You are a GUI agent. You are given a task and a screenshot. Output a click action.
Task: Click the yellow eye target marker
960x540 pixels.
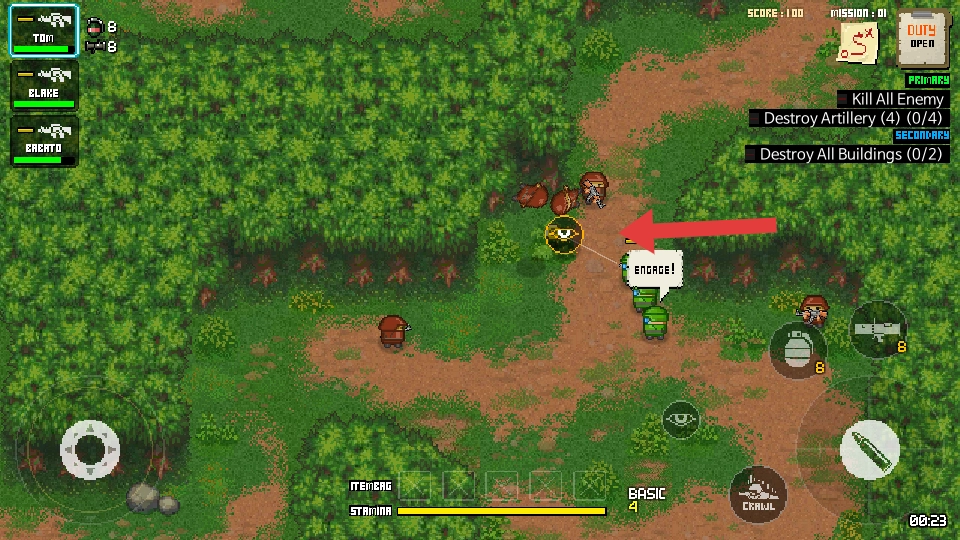point(564,236)
